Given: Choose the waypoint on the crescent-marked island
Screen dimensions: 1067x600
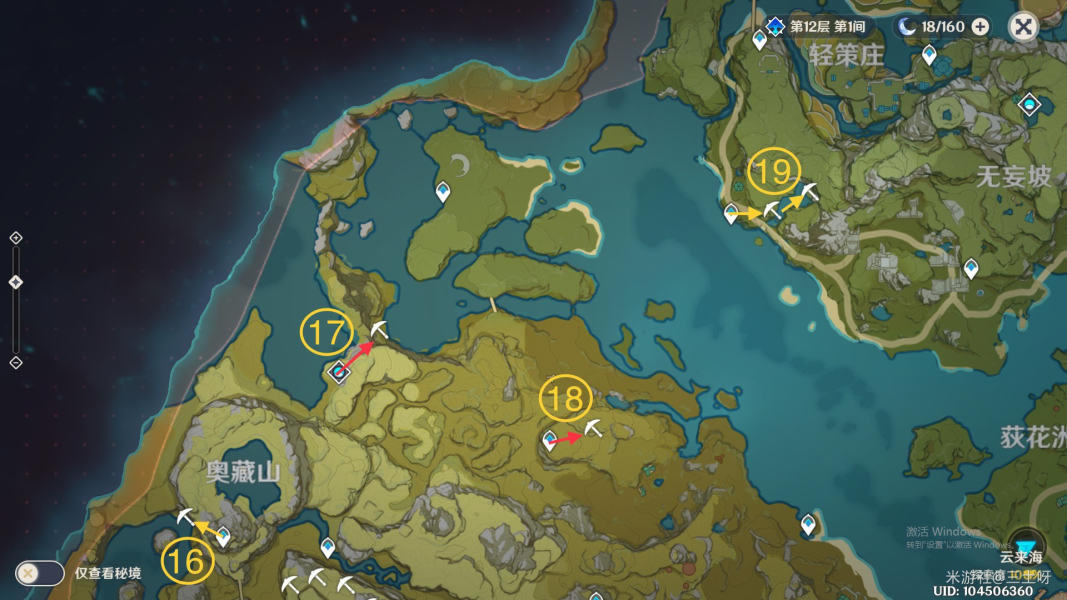Looking at the screenshot, I should [442, 190].
